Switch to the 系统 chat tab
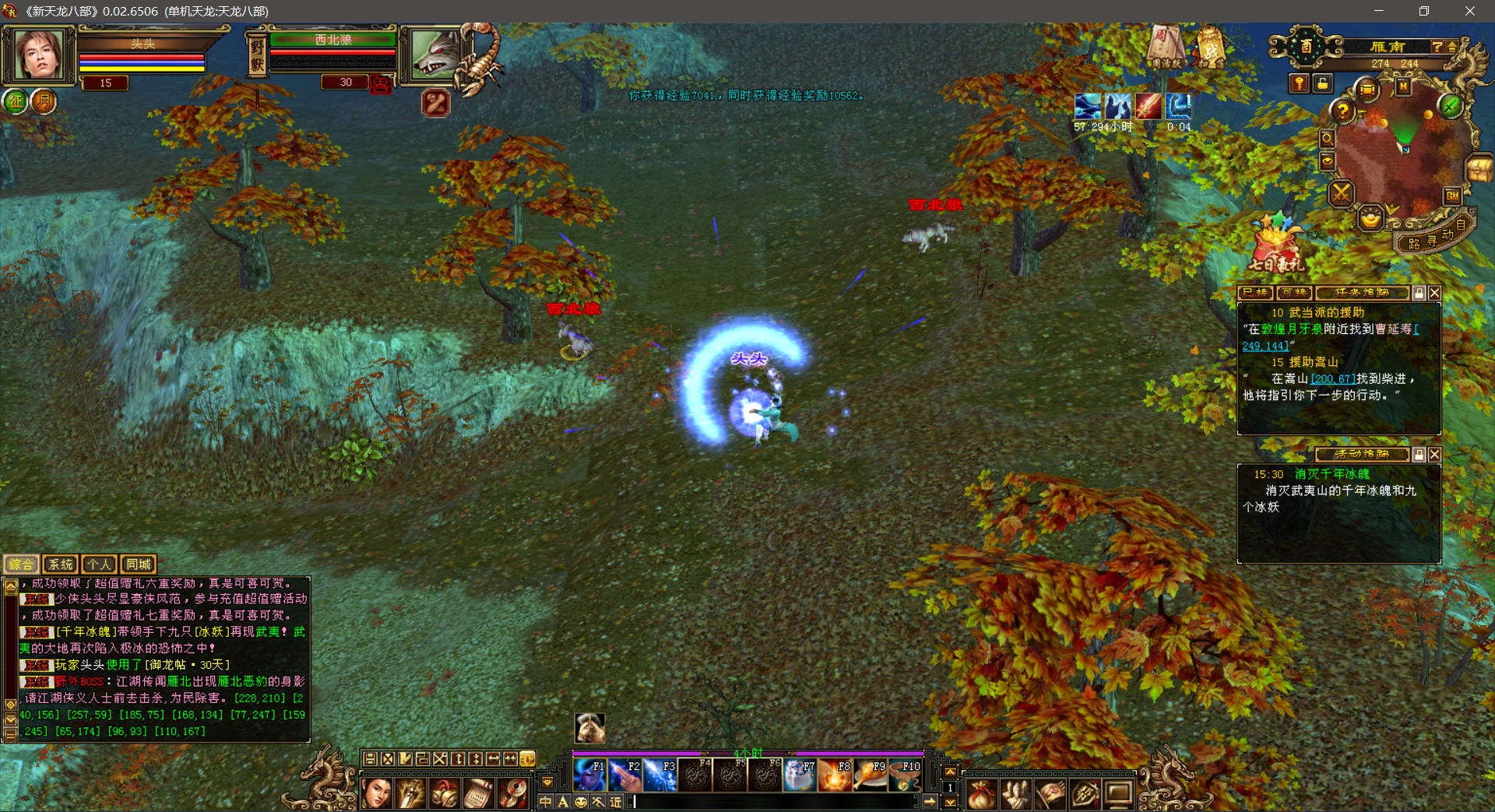This screenshot has width=1495, height=812. point(60,564)
